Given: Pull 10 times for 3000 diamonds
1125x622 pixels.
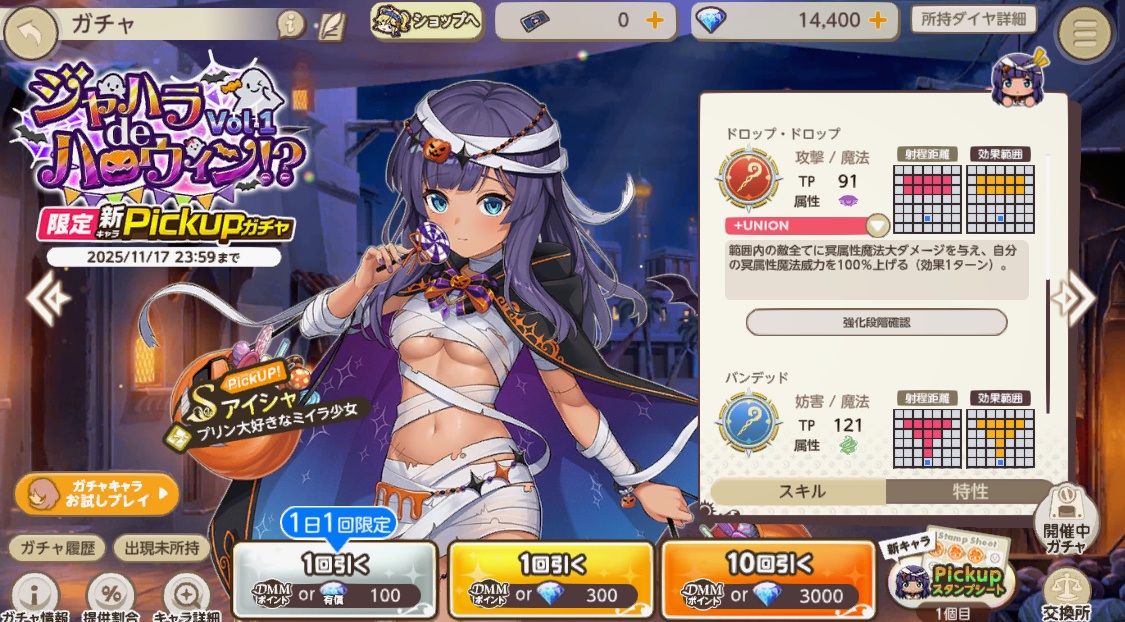Looking at the screenshot, I should (x=768, y=580).
